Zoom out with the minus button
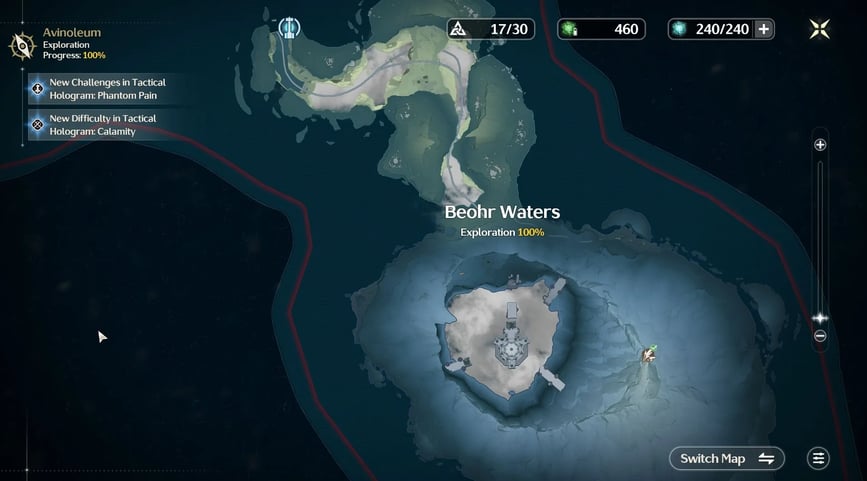867x481 pixels. [820, 336]
